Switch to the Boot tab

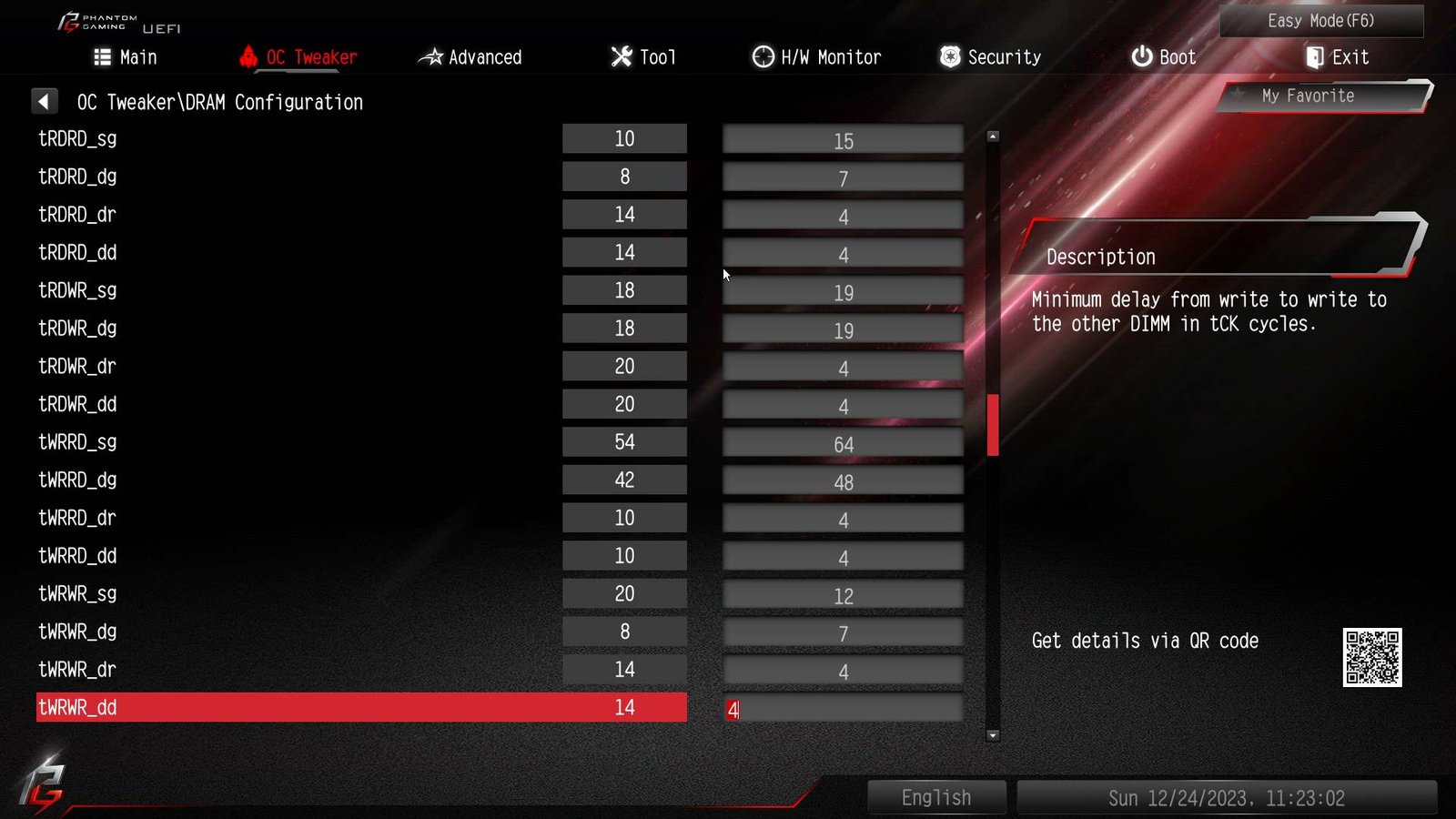pyautogui.click(x=1163, y=57)
